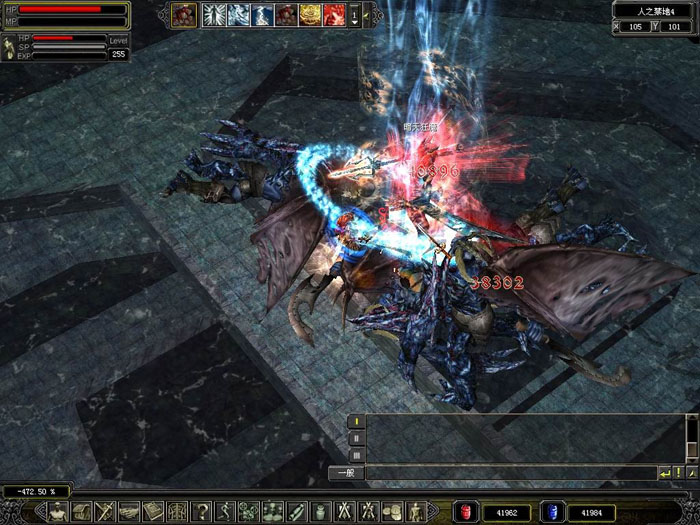The height and width of the screenshot is (525, 700).
Task: Type in the chat input field
Action: tap(510, 472)
